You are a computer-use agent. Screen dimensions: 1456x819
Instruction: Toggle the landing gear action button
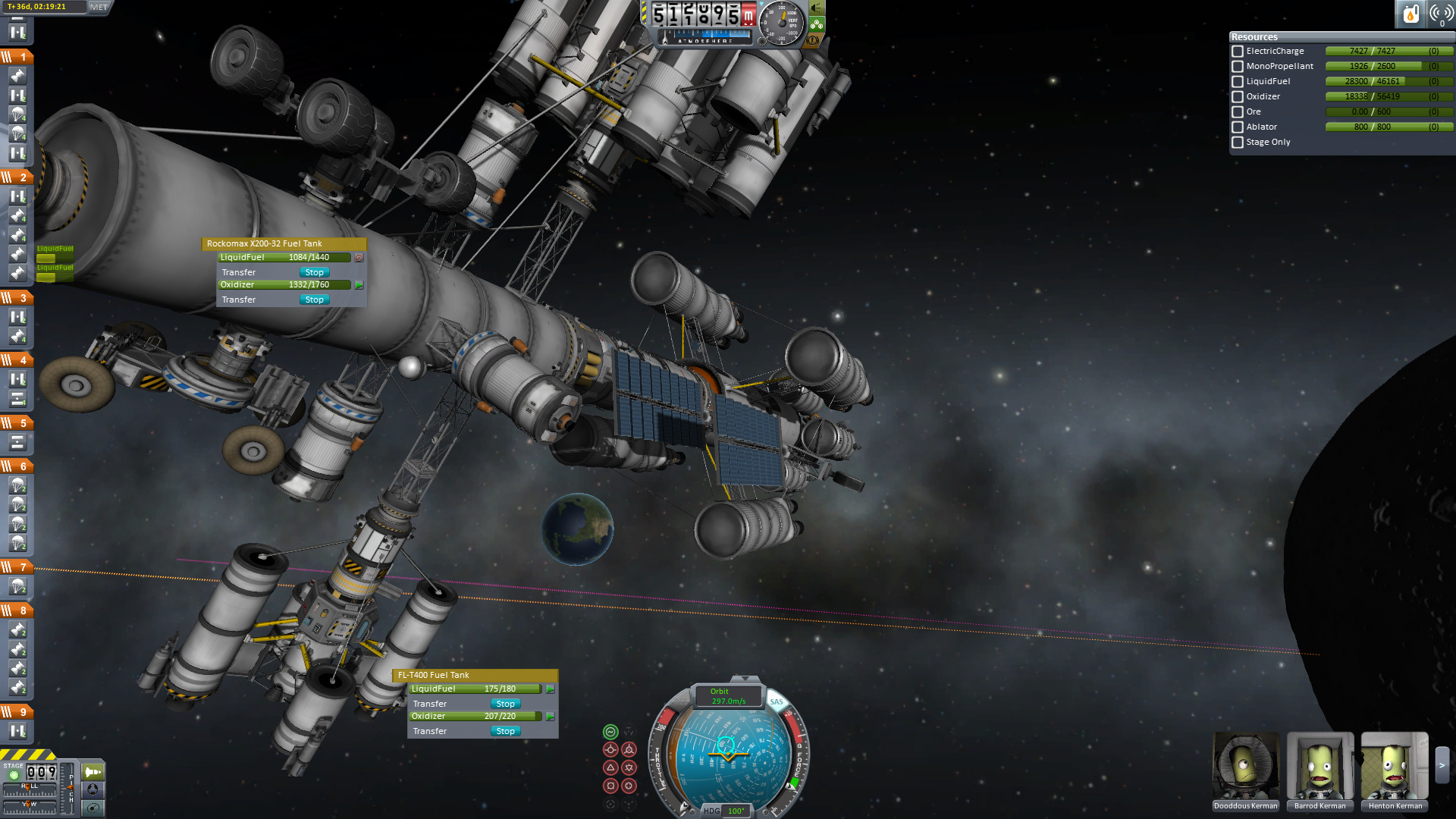point(817,24)
